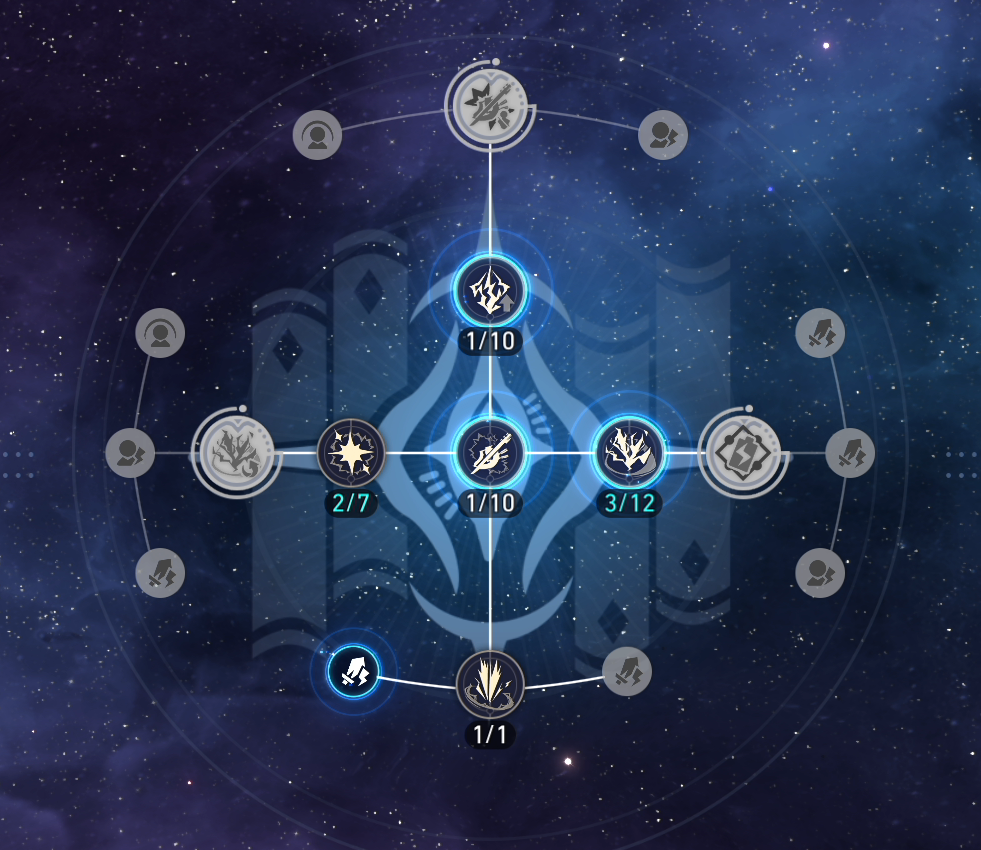Inspect the locked battery-in-diamond node
Image resolution: width=981 pixels, height=850 pixels.
743,452
